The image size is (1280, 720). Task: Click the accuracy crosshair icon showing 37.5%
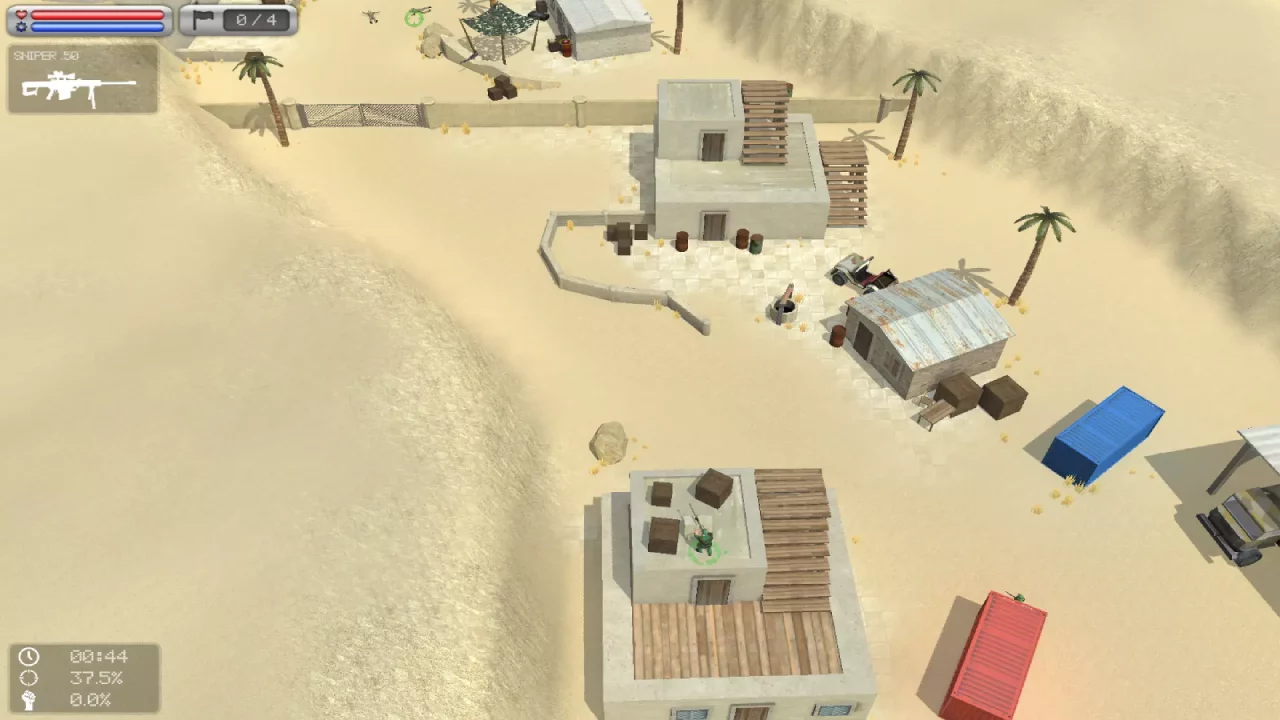[x=29, y=679]
